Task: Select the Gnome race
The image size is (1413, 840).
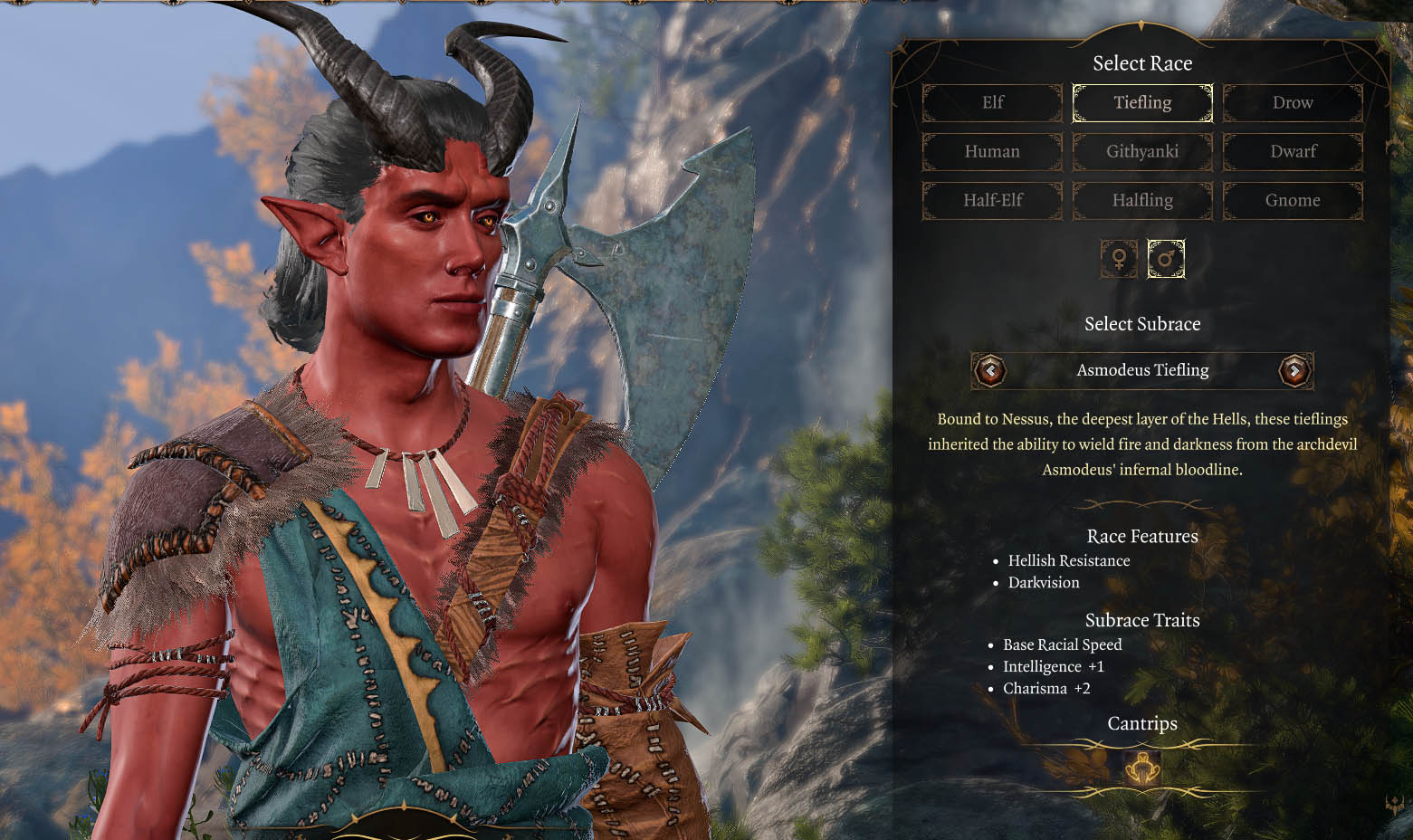Action: click(x=1293, y=200)
